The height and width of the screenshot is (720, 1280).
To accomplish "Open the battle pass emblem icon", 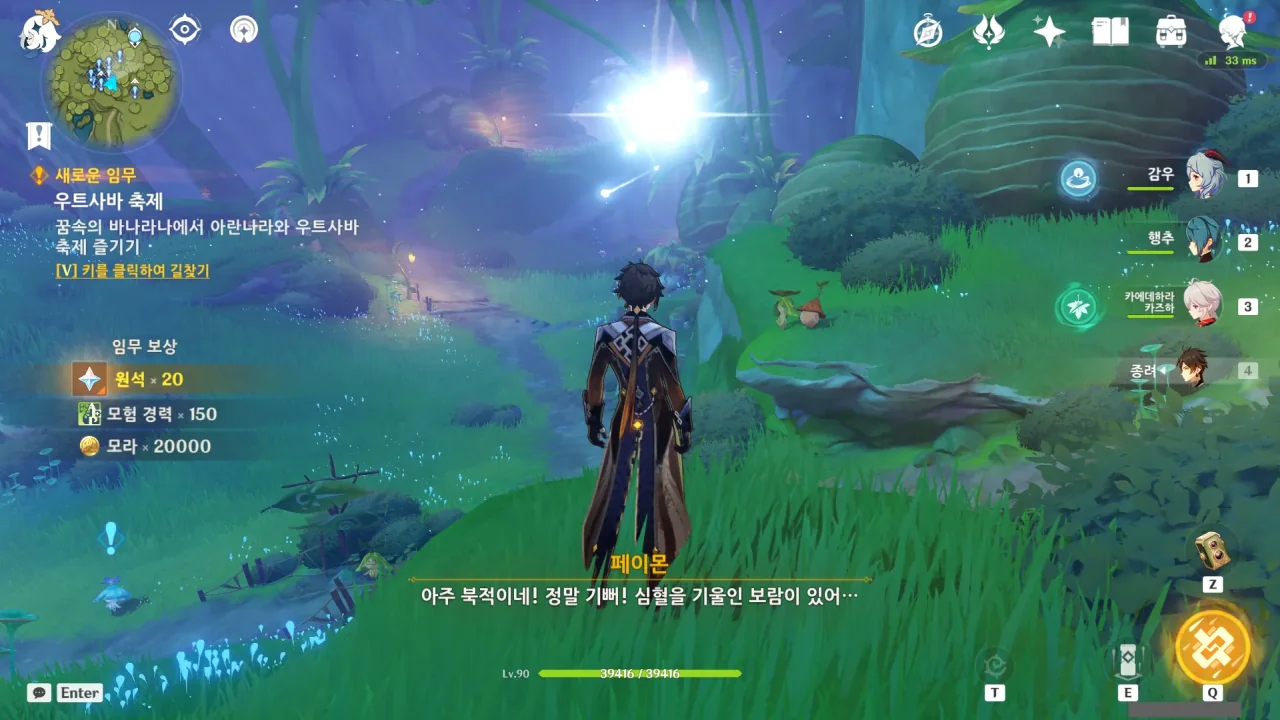I will (x=988, y=32).
